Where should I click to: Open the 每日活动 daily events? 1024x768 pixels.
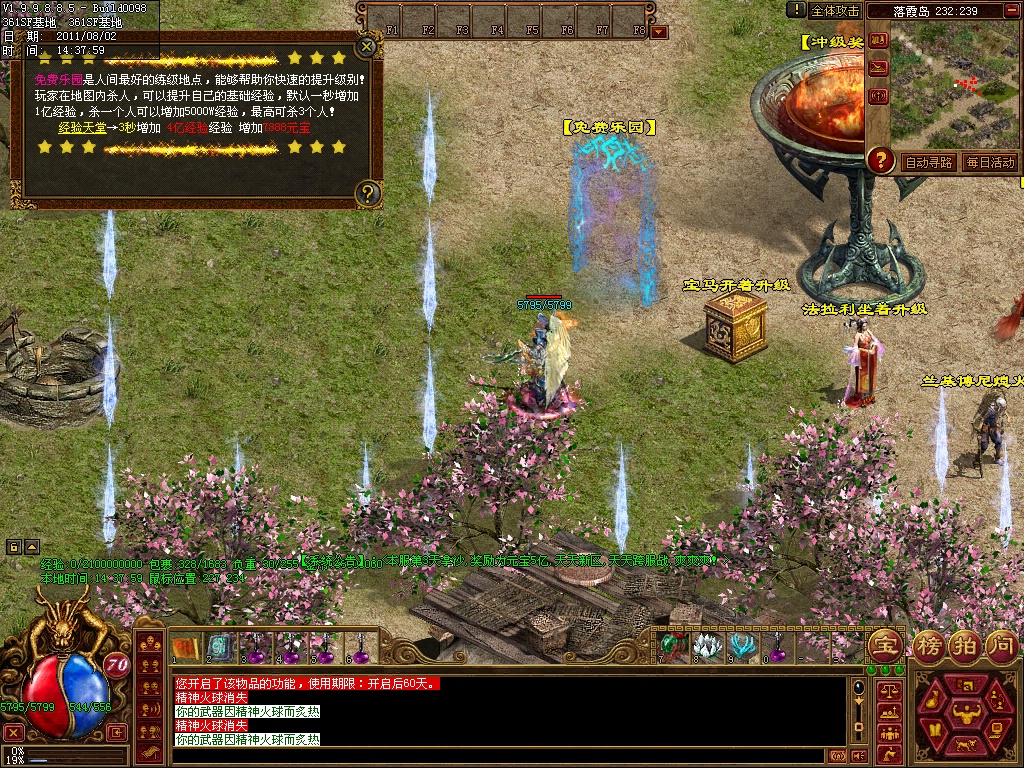[x=990, y=162]
